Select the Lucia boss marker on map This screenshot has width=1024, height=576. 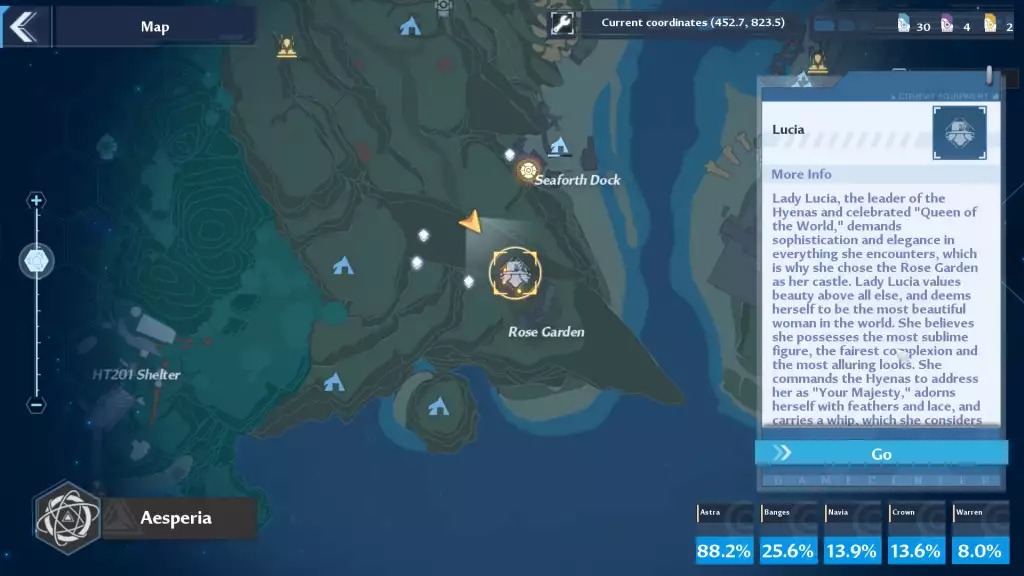point(515,273)
